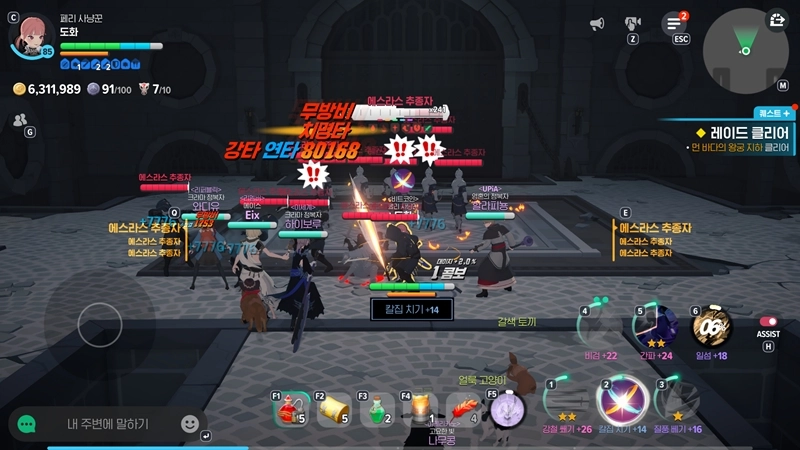Use the 간파 +24 skill
Viewport: 800px width, 450px height.
tap(656, 327)
